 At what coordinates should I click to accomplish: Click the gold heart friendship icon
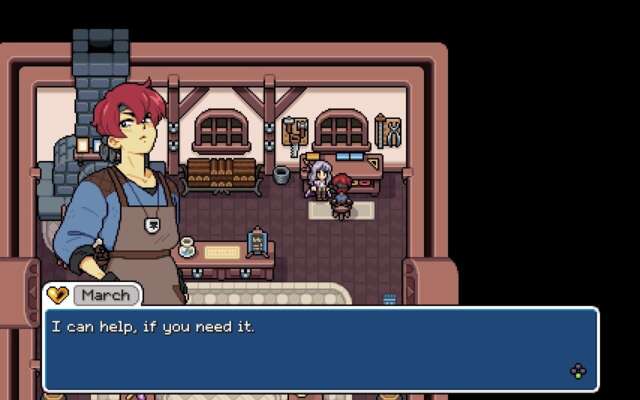point(58,295)
